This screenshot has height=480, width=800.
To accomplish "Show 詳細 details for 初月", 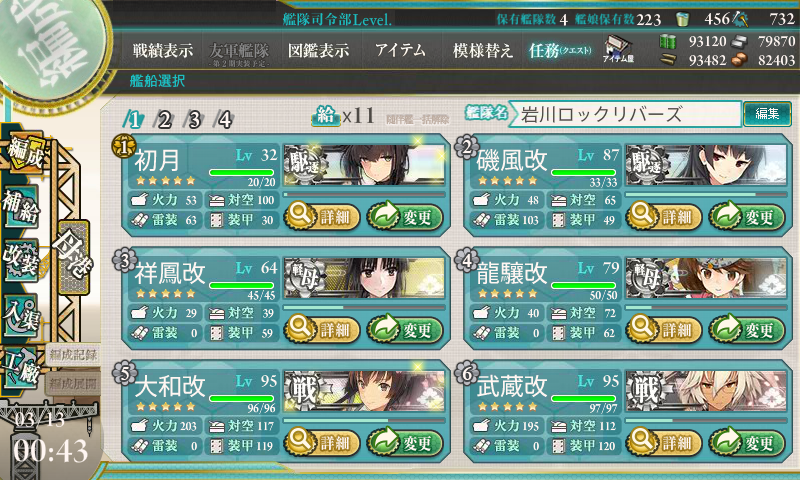I will pyautogui.click(x=320, y=215).
